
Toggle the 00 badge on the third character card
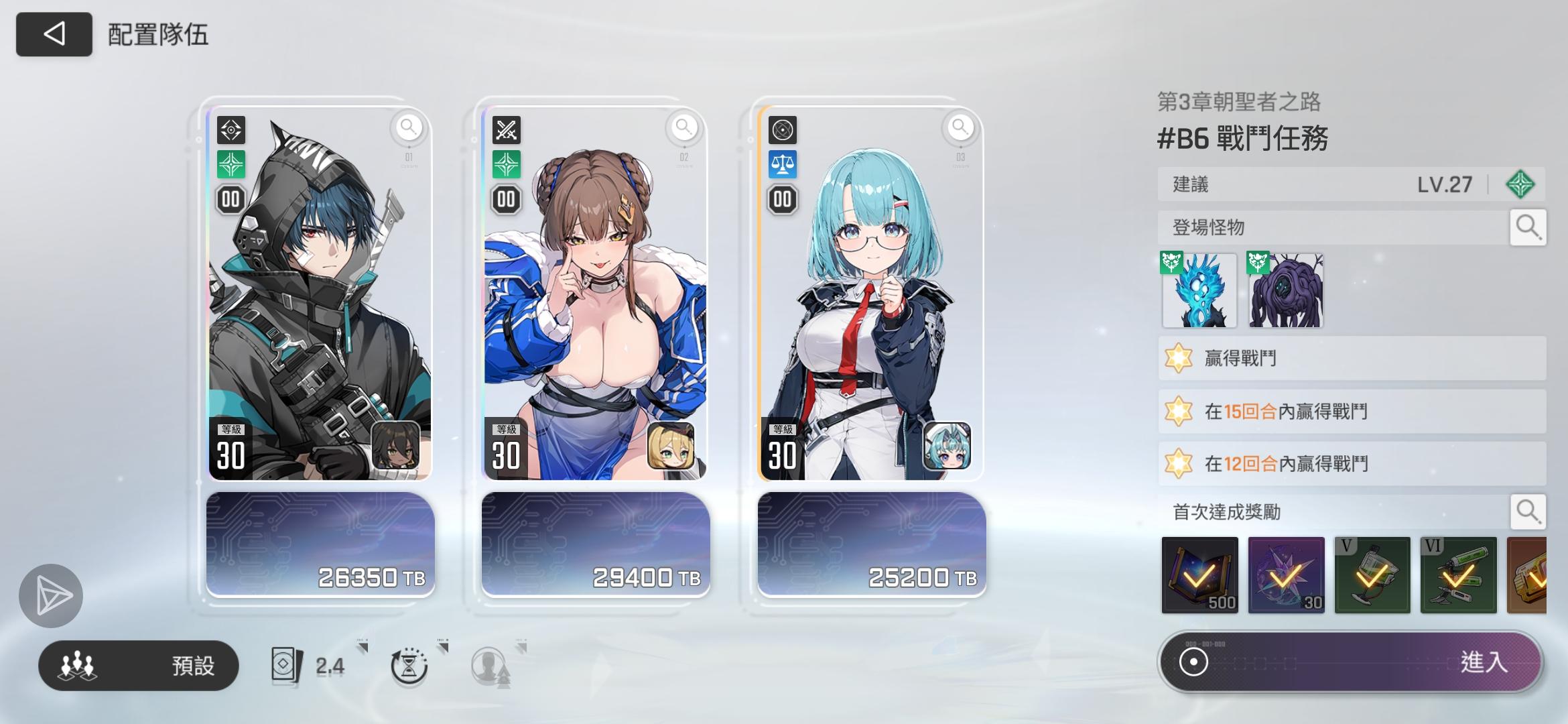[x=784, y=198]
